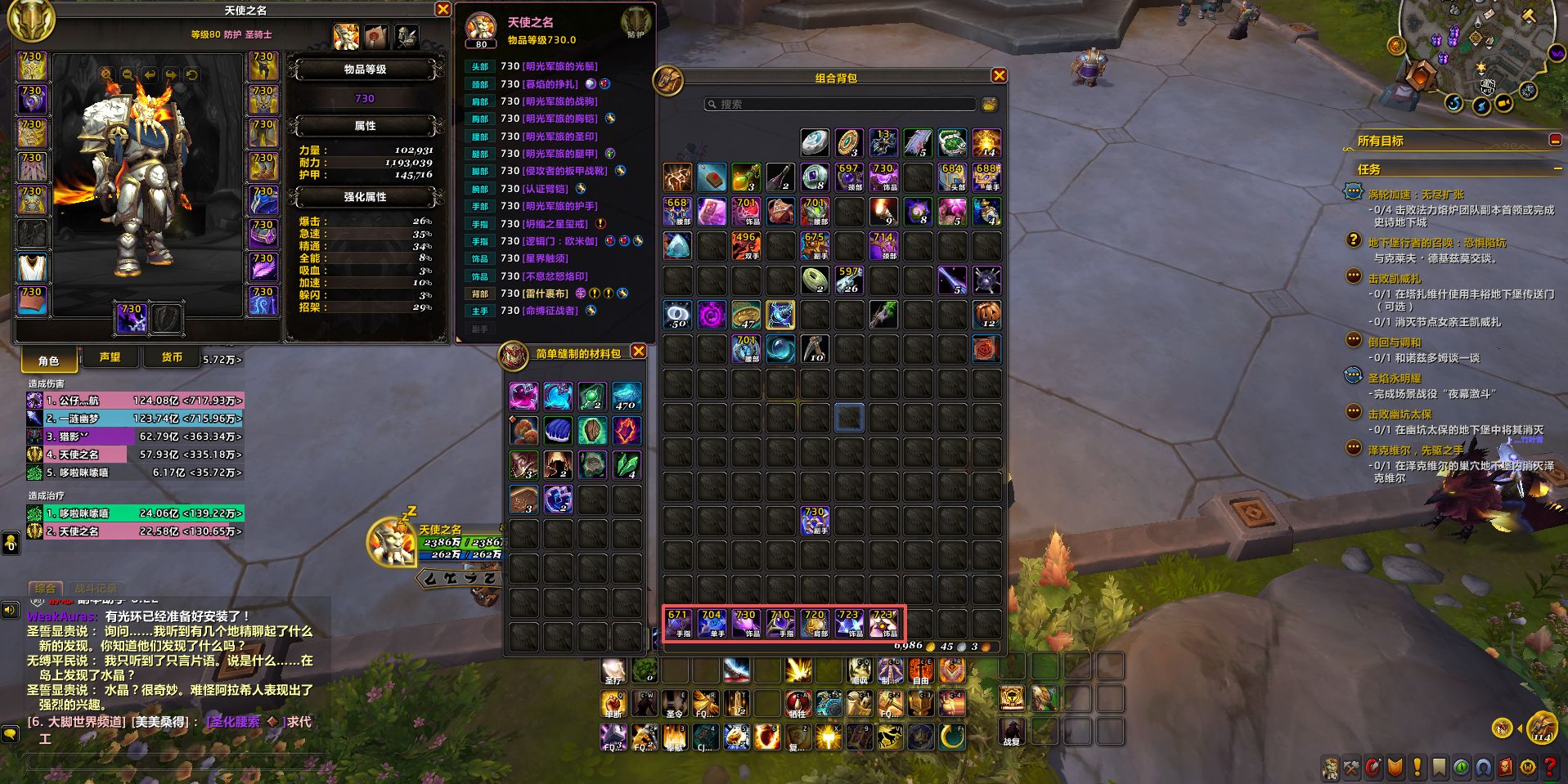Select 公仔 top damage meter row
This screenshot has height=784, width=1568.
135,401
